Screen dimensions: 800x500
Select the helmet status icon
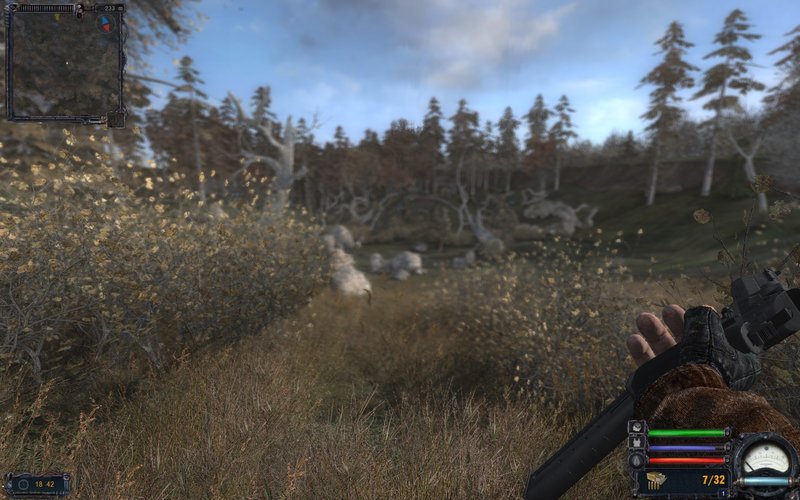[x=637, y=428]
